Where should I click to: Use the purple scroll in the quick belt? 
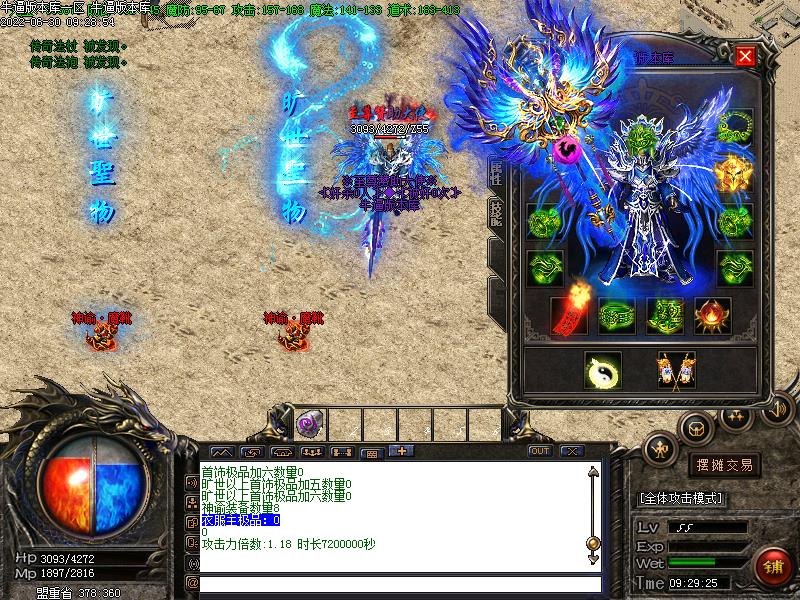[307, 423]
